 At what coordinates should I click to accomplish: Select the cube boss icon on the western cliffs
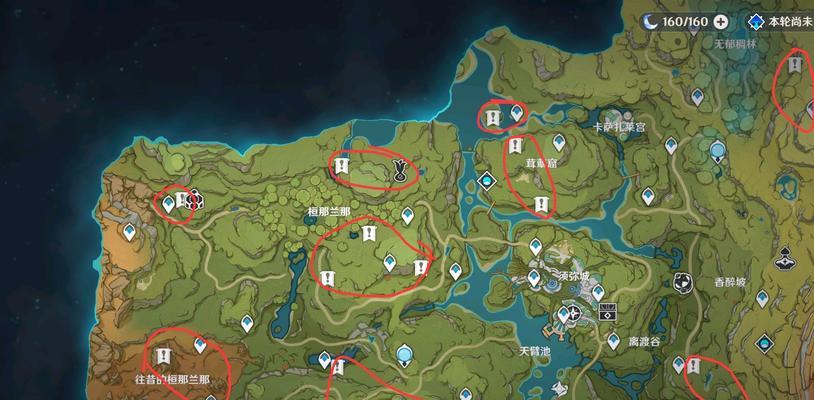193,201
